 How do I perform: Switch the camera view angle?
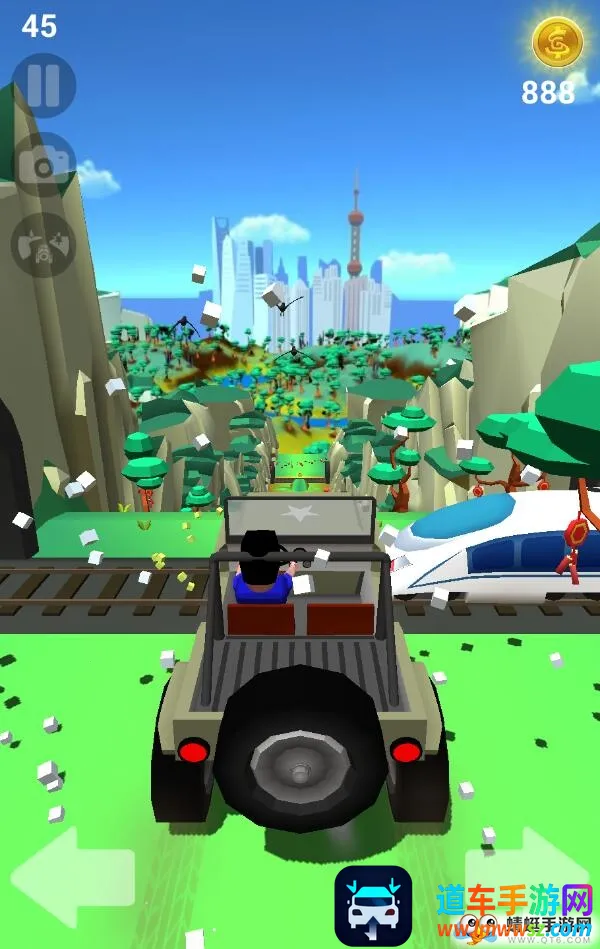pos(44,244)
